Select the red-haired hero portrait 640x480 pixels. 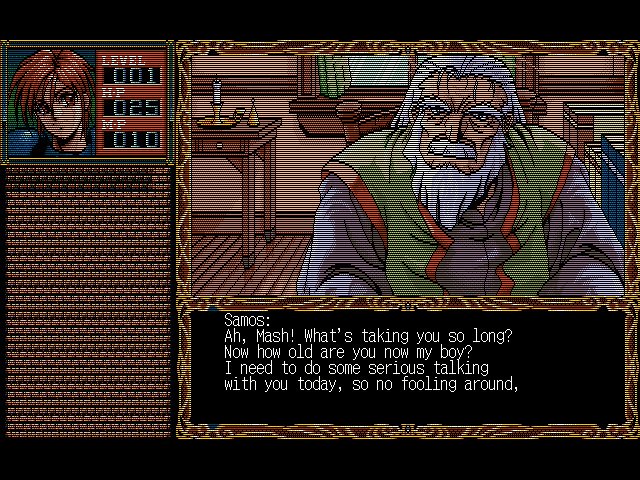51,101
